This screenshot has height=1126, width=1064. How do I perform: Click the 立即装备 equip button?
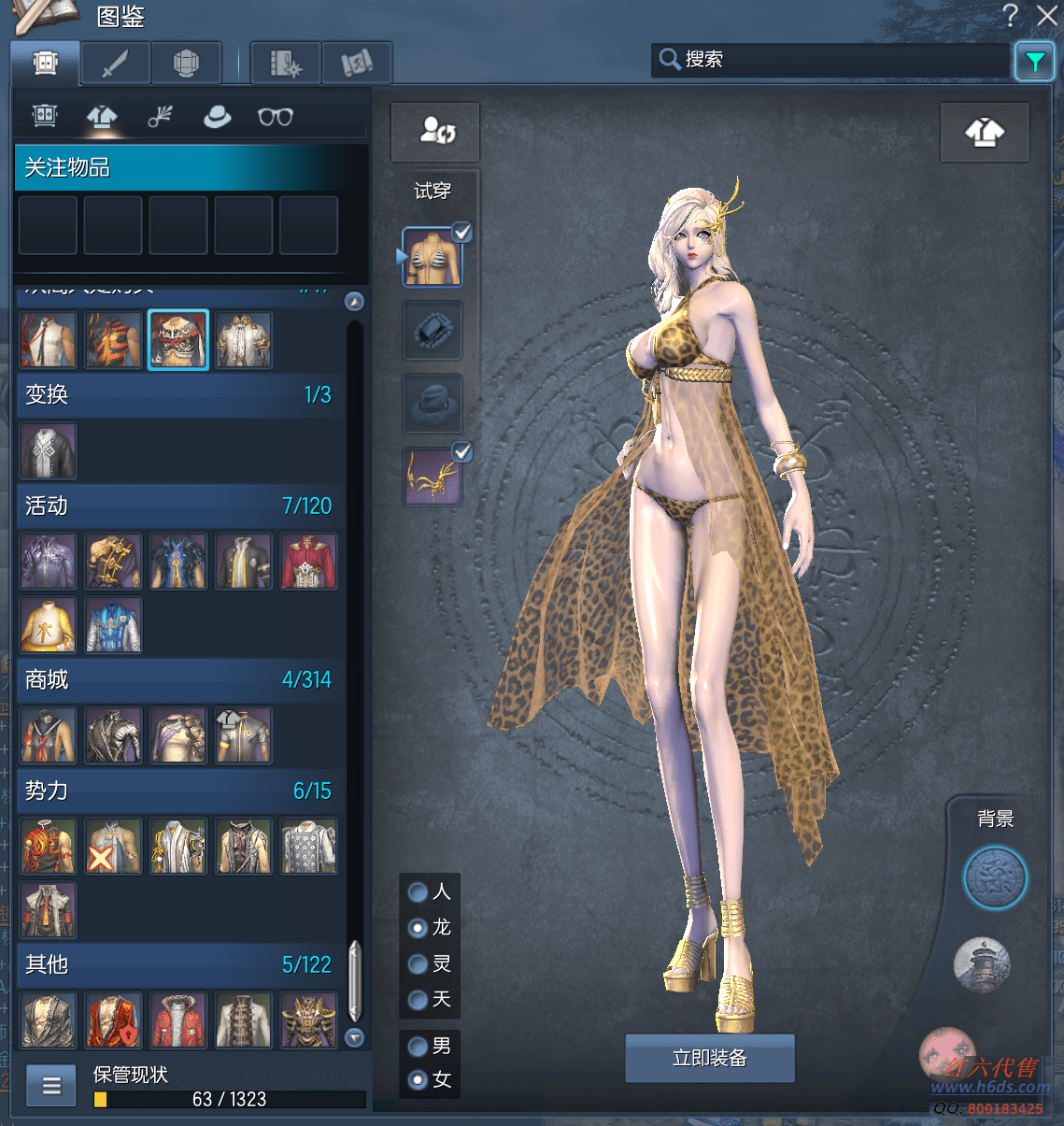[x=709, y=1058]
